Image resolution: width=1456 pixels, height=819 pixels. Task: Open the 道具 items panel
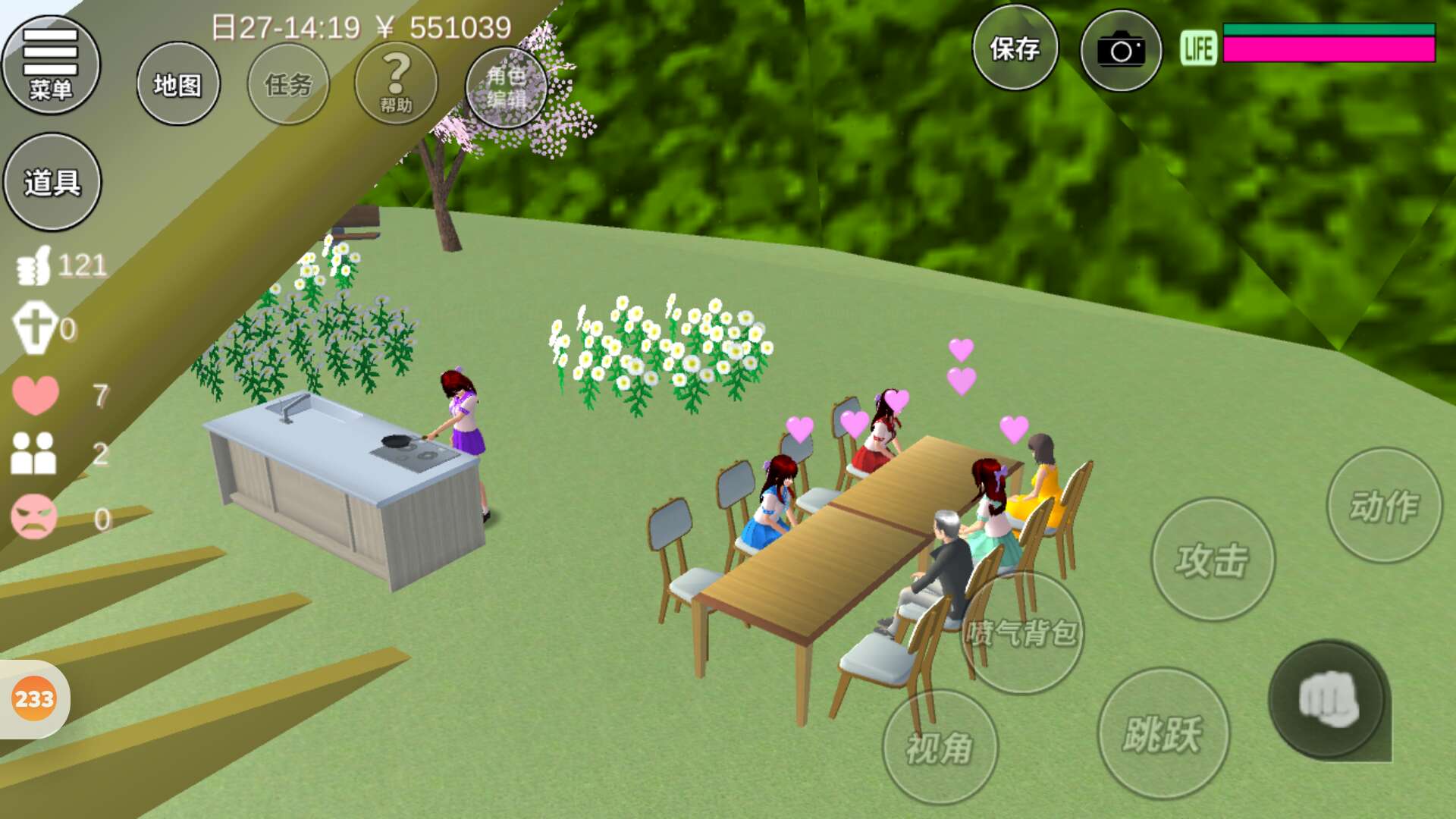(52, 183)
